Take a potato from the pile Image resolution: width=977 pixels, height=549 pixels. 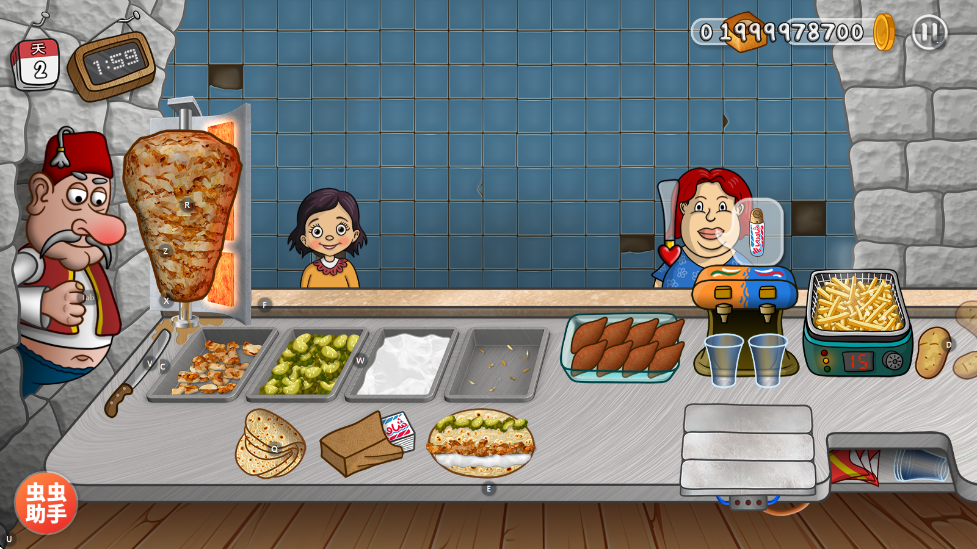(933, 351)
